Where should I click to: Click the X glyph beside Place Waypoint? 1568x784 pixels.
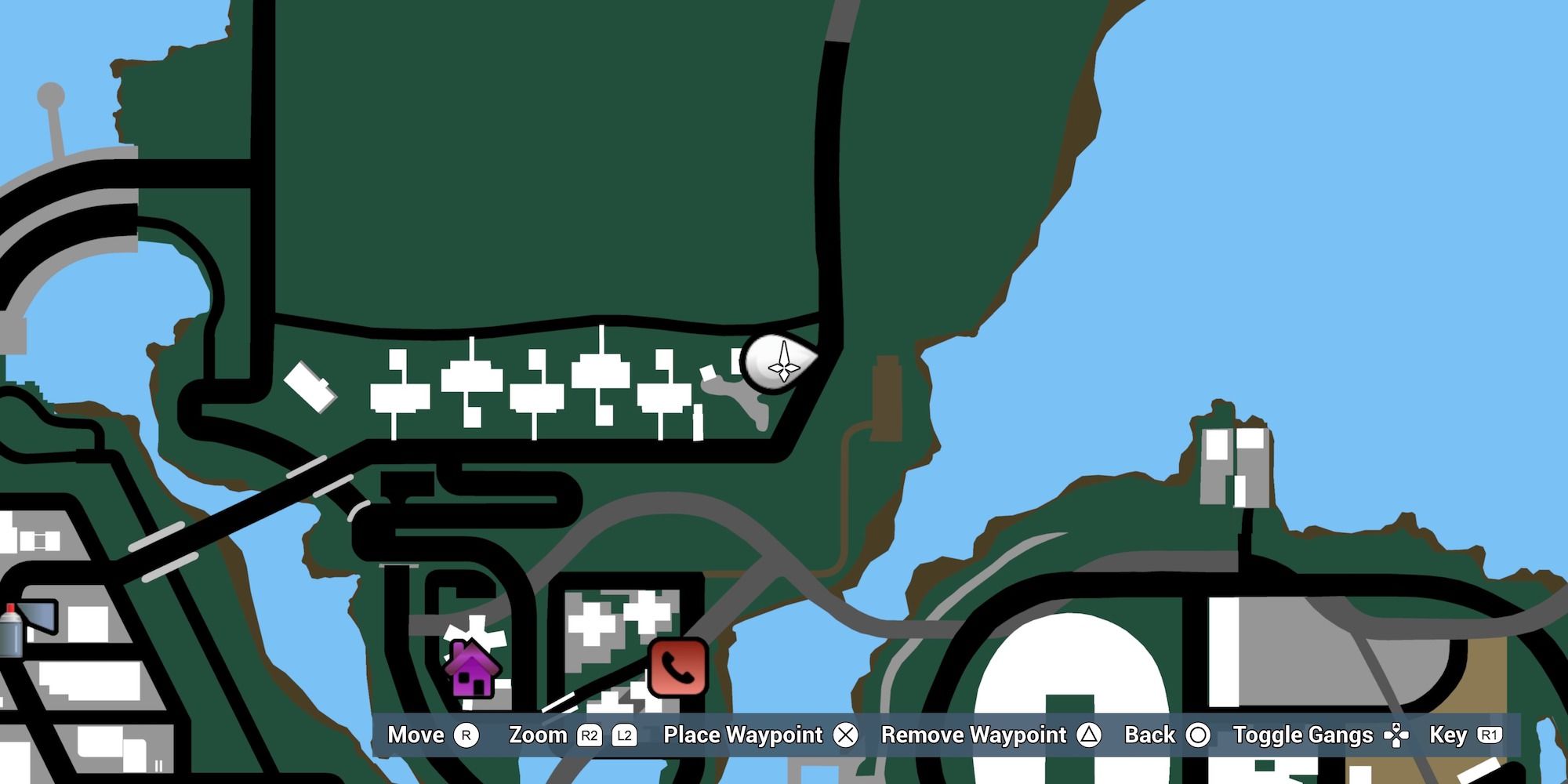tap(846, 735)
